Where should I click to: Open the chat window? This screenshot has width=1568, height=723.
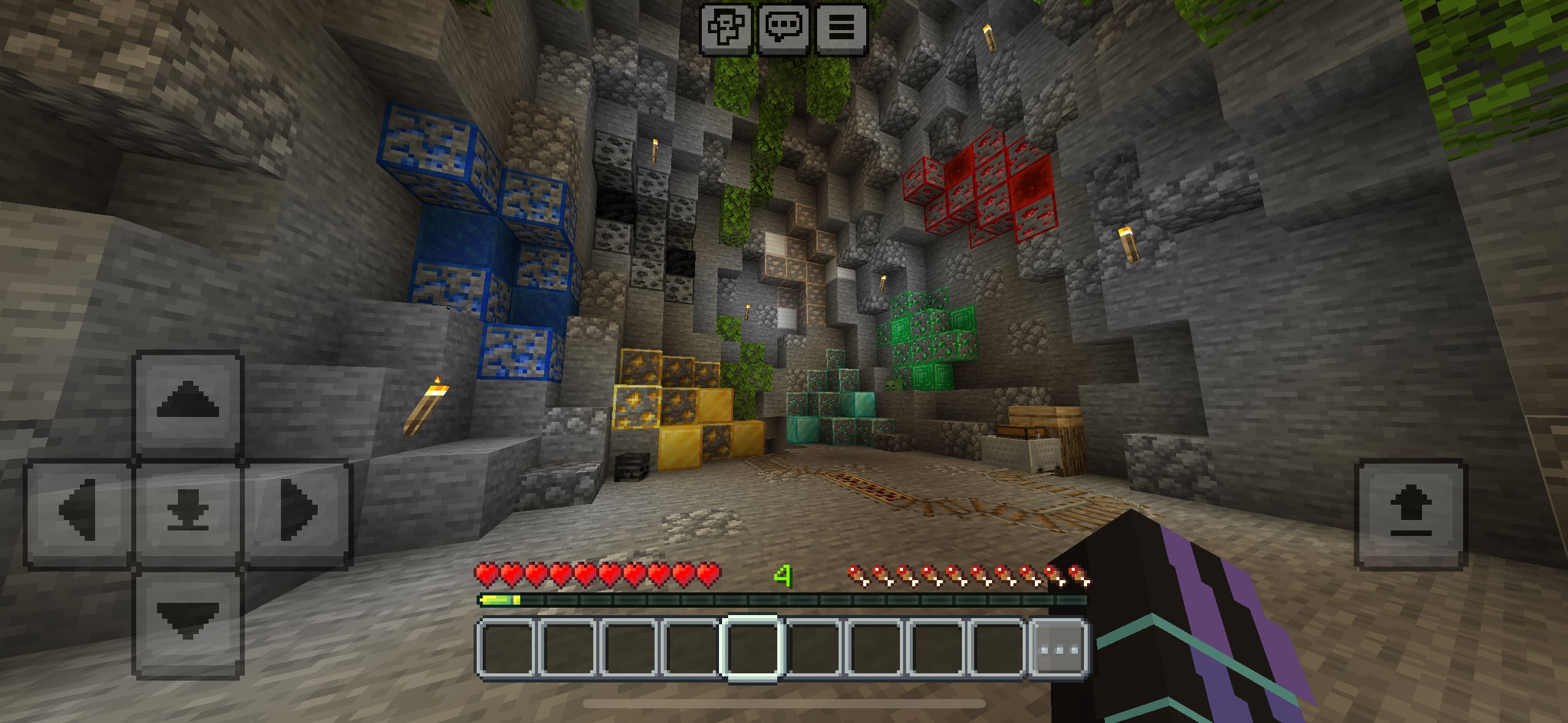coord(784,28)
